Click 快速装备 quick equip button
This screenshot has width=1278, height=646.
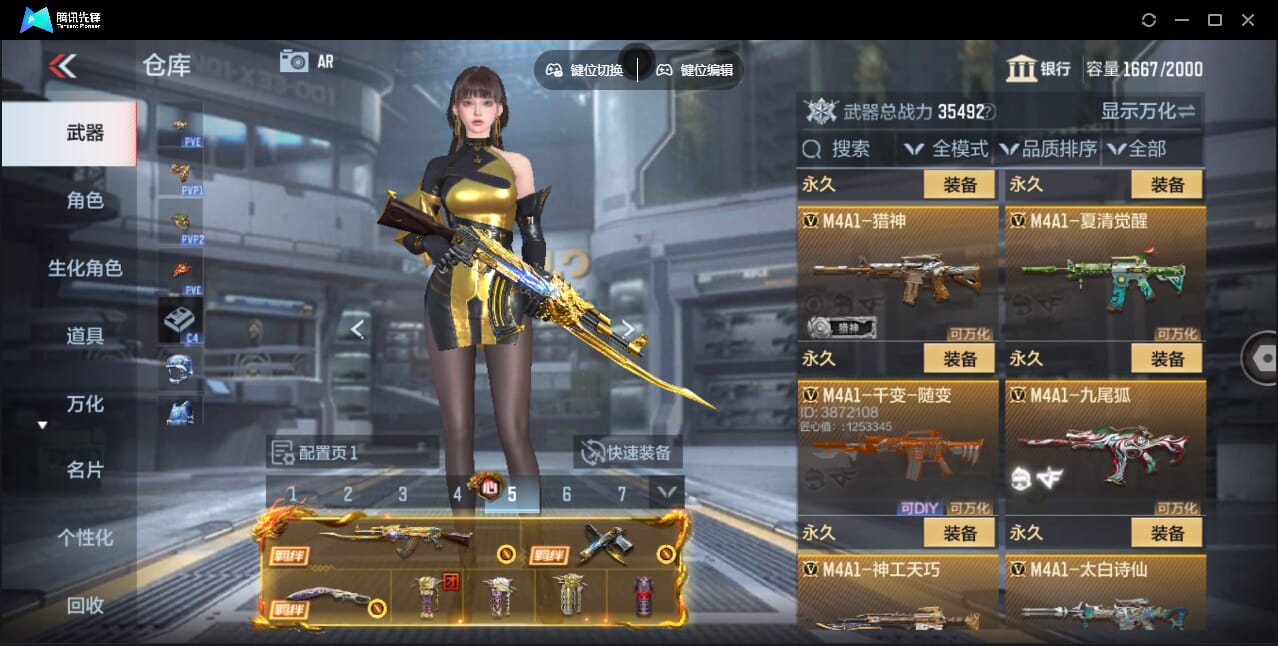(x=627, y=452)
